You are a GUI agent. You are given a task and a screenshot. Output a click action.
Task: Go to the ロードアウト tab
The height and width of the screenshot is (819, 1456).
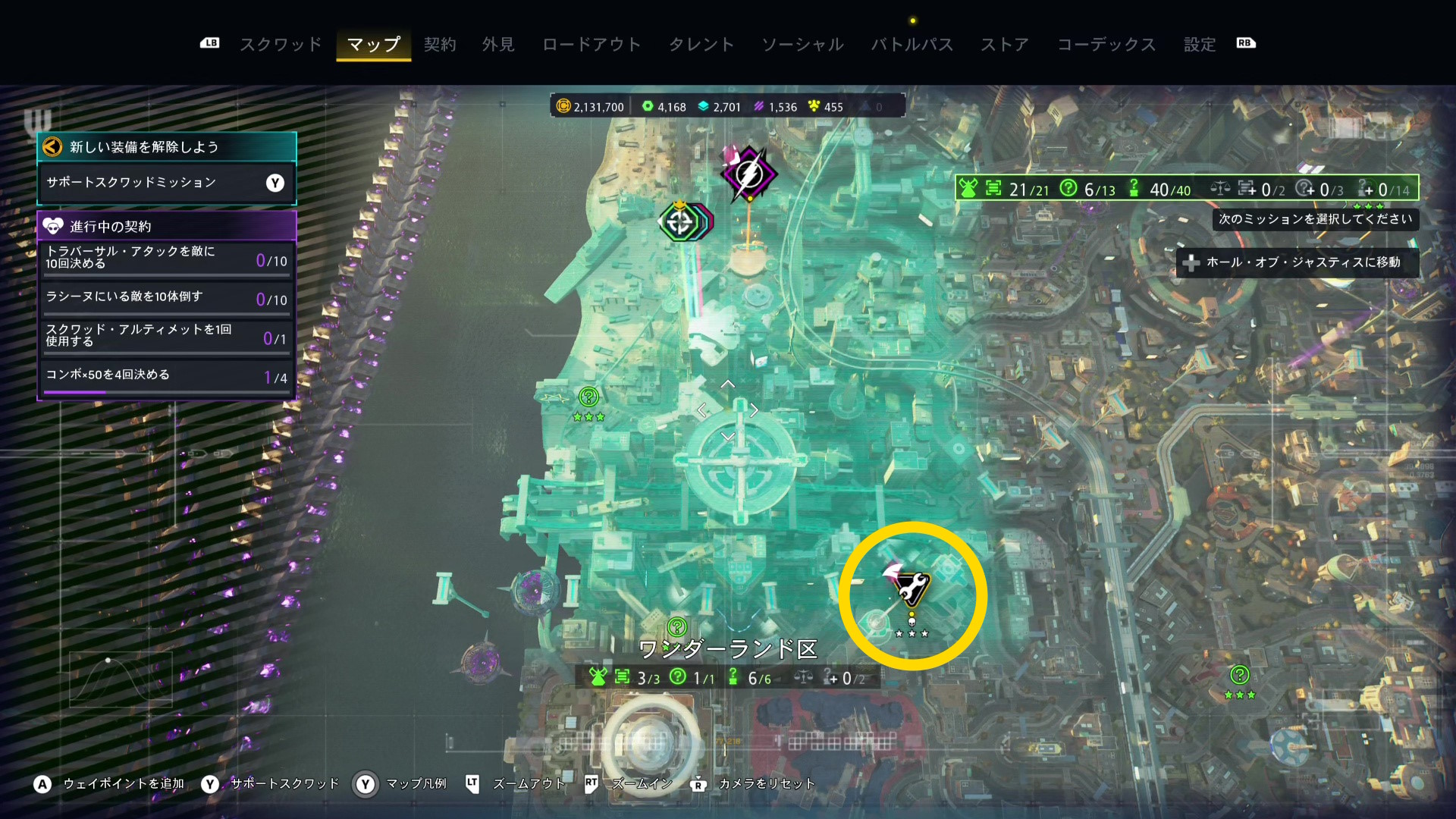tap(591, 45)
